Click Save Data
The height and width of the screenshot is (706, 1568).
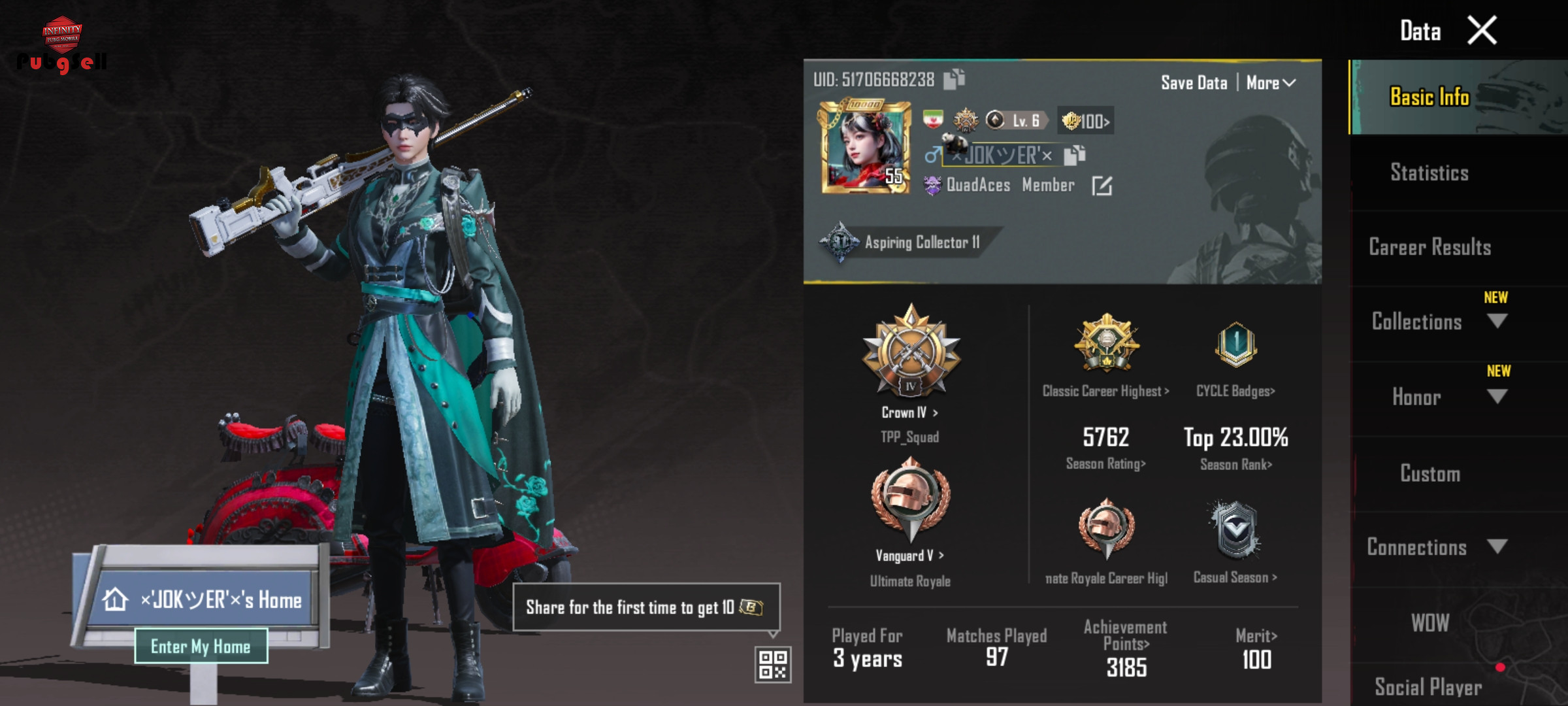[x=1194, y=83]
